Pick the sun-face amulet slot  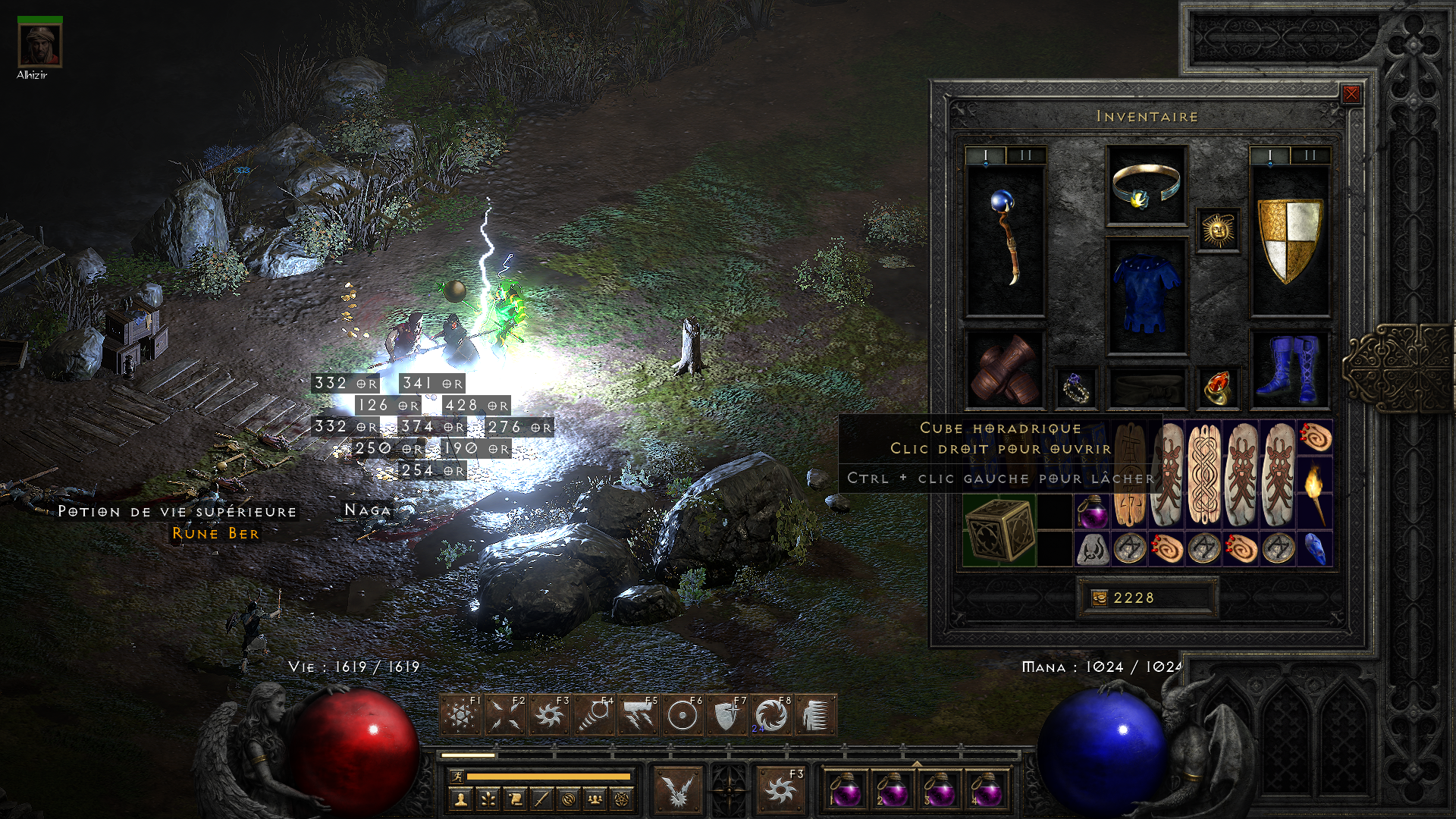click(1218, 231)
